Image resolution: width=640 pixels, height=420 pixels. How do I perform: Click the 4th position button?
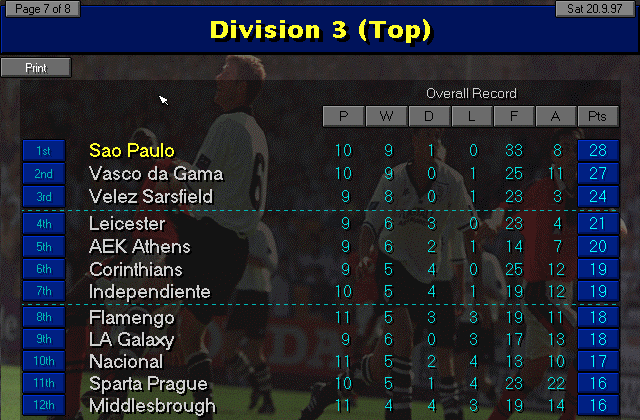click(43, 223)
